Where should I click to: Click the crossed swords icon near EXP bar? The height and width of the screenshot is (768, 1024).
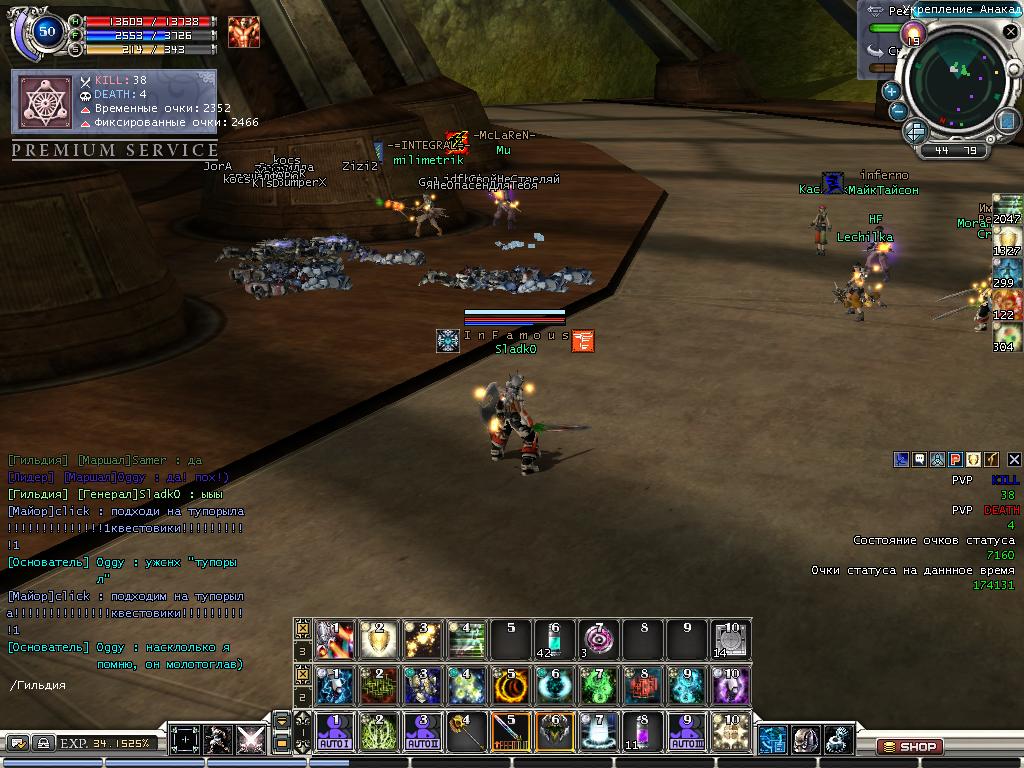[x=251, y=740]
